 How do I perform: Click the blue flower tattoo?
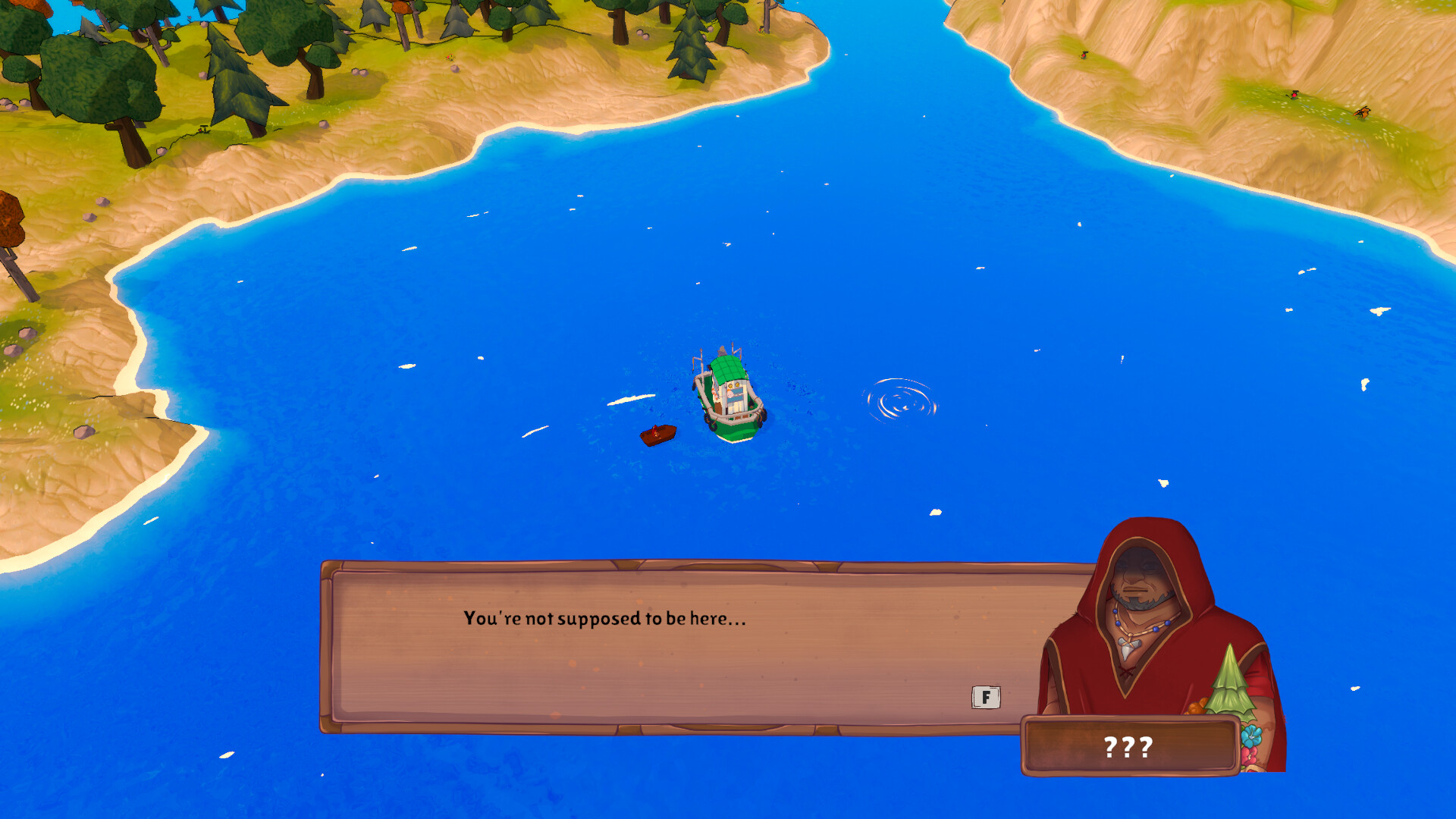1250,736
